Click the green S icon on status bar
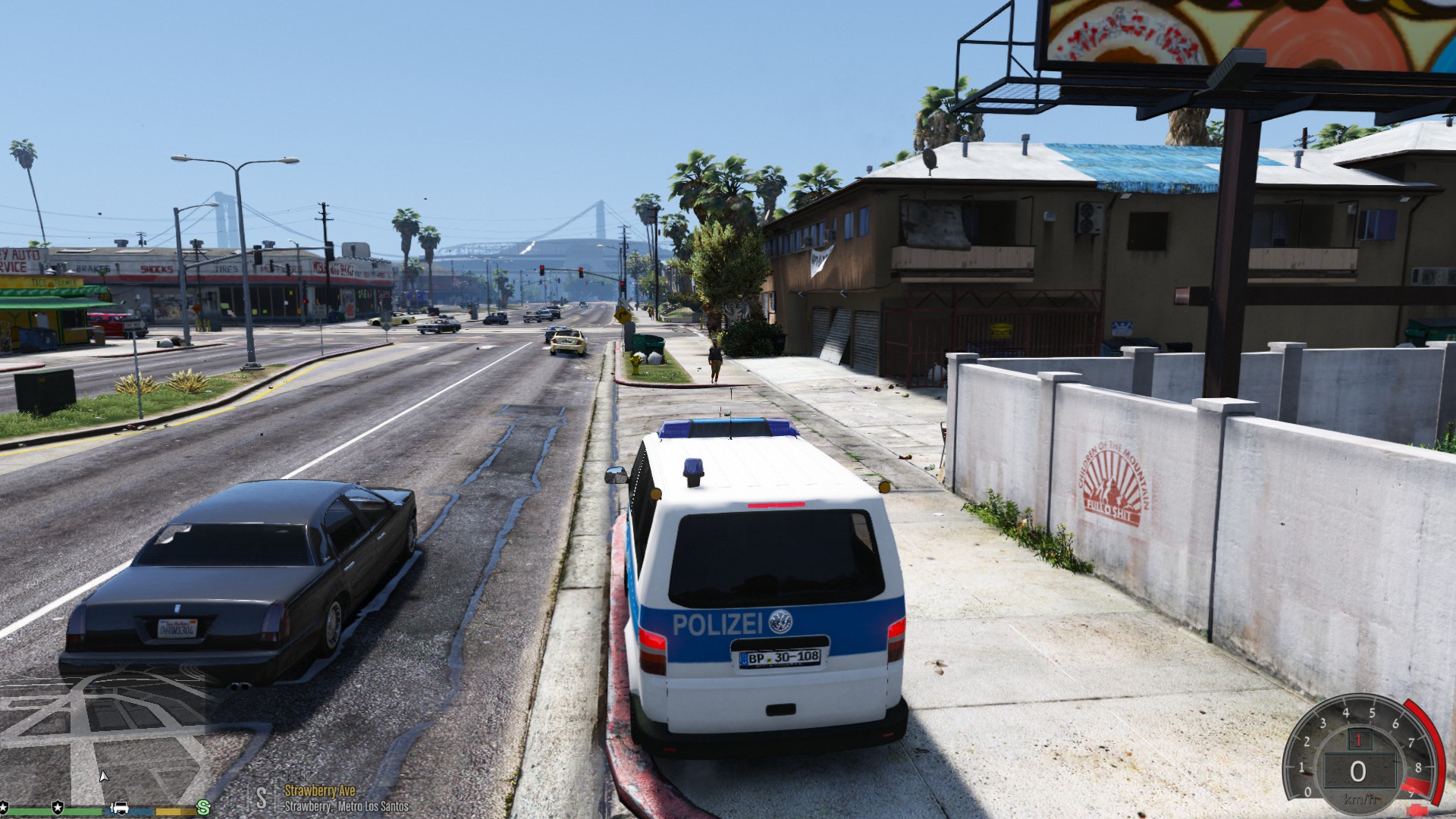 coord(203,807)
